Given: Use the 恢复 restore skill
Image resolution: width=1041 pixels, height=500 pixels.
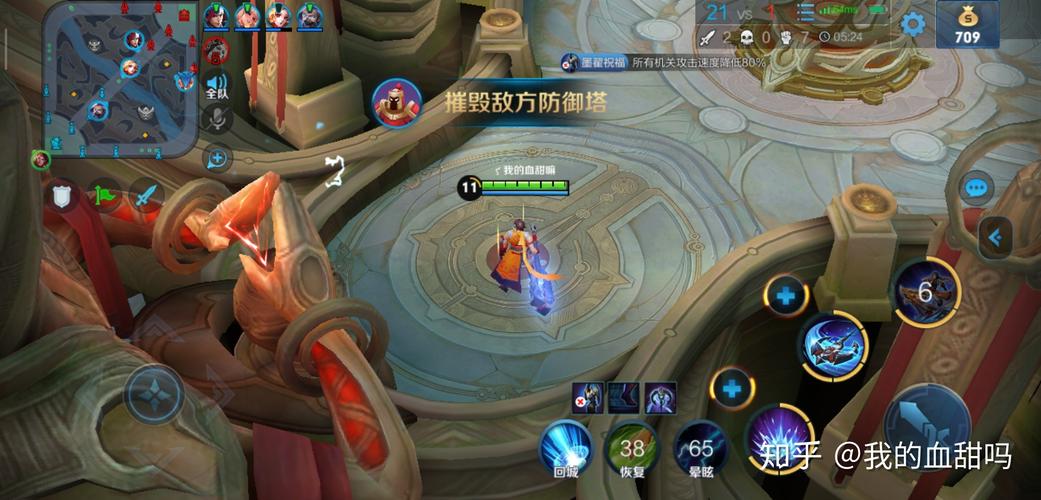Looking at the screenshot, I should coord(632,447).
